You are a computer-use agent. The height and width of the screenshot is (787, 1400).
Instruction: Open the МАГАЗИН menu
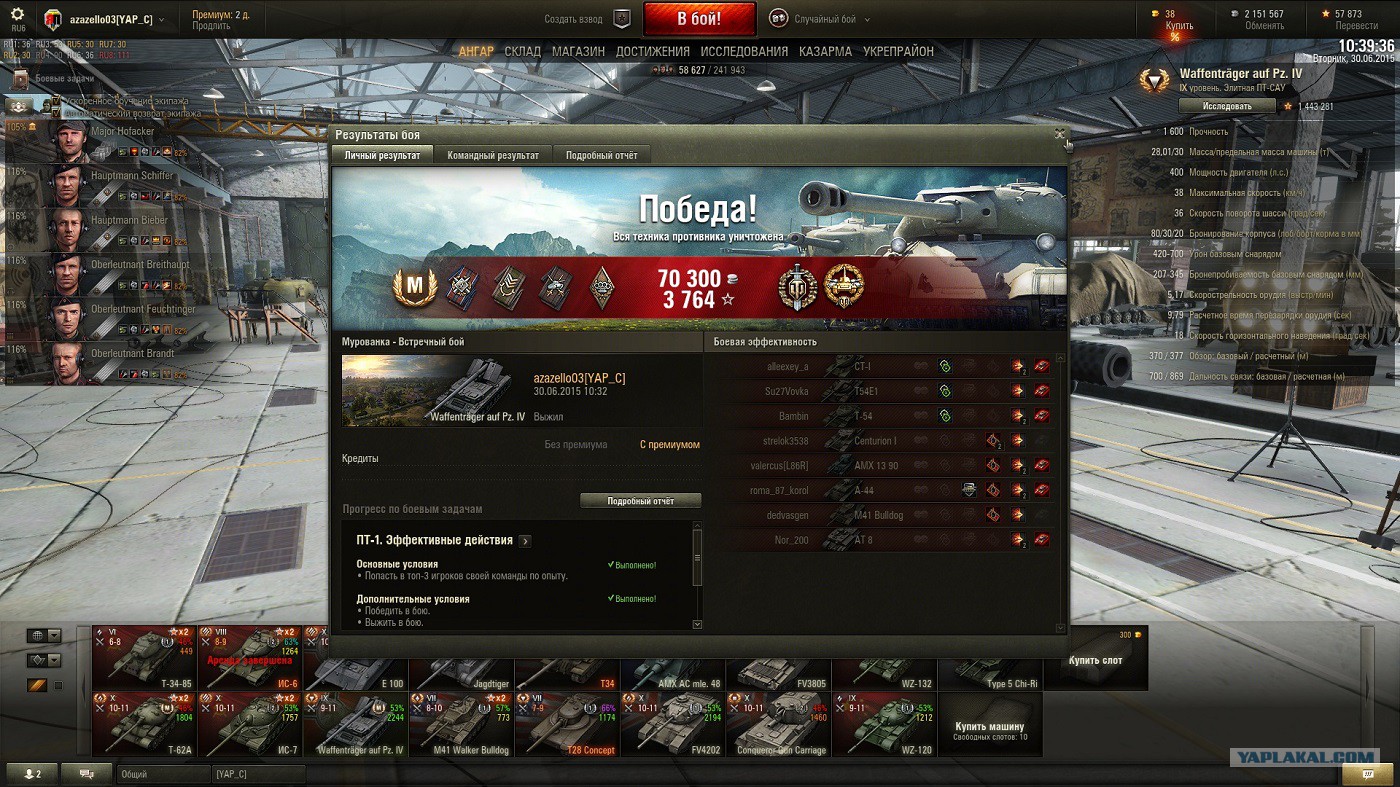(578, 51)
